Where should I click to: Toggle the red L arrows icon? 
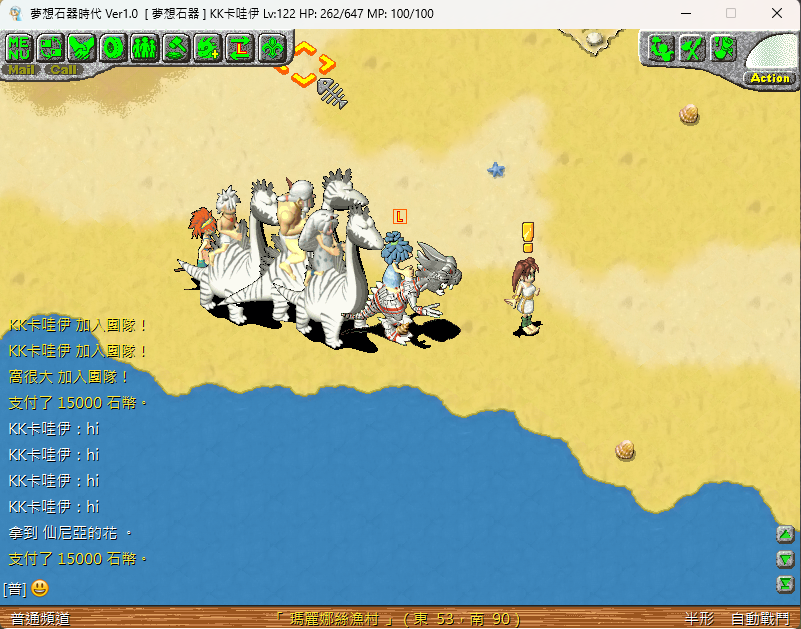(240, 47)
